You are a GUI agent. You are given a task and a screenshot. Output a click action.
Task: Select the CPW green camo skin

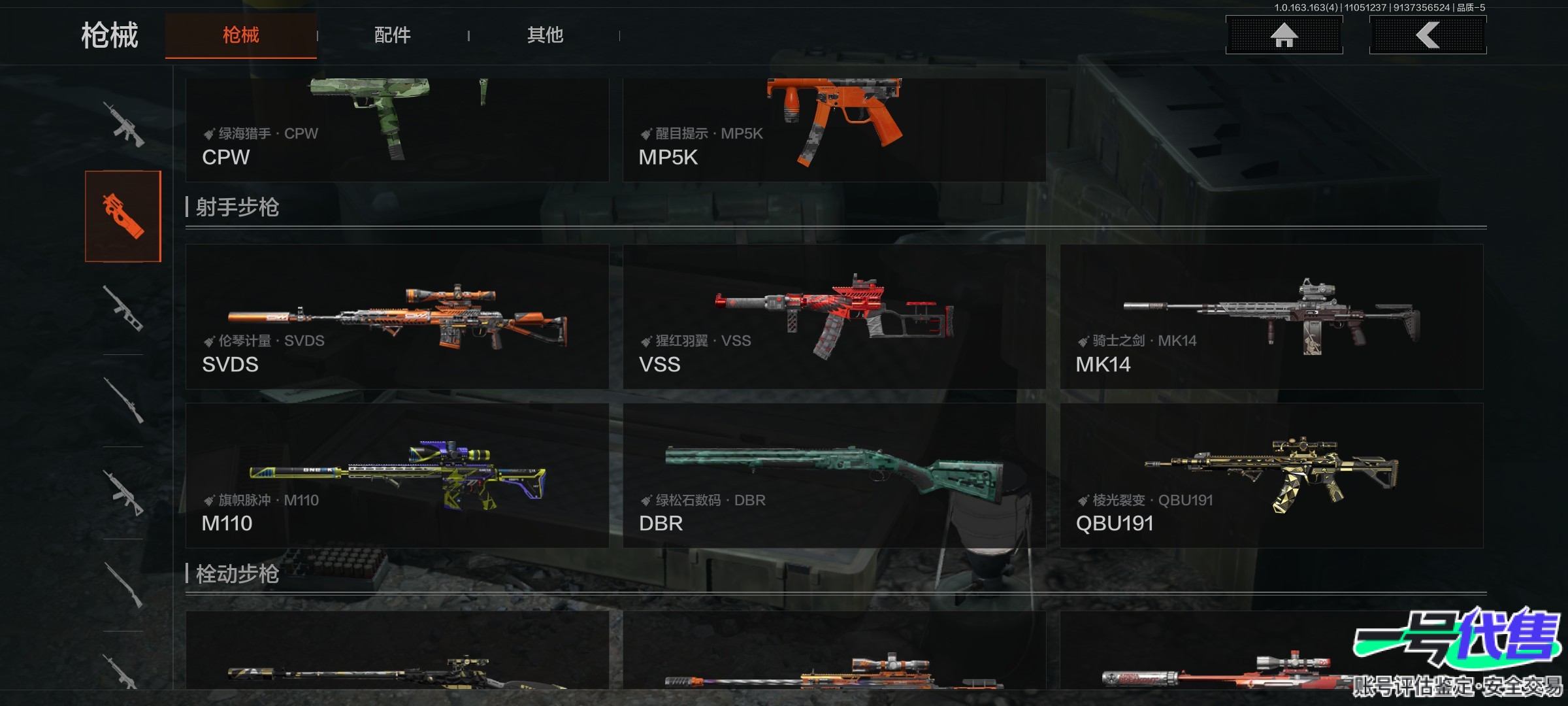pos(397,129)
